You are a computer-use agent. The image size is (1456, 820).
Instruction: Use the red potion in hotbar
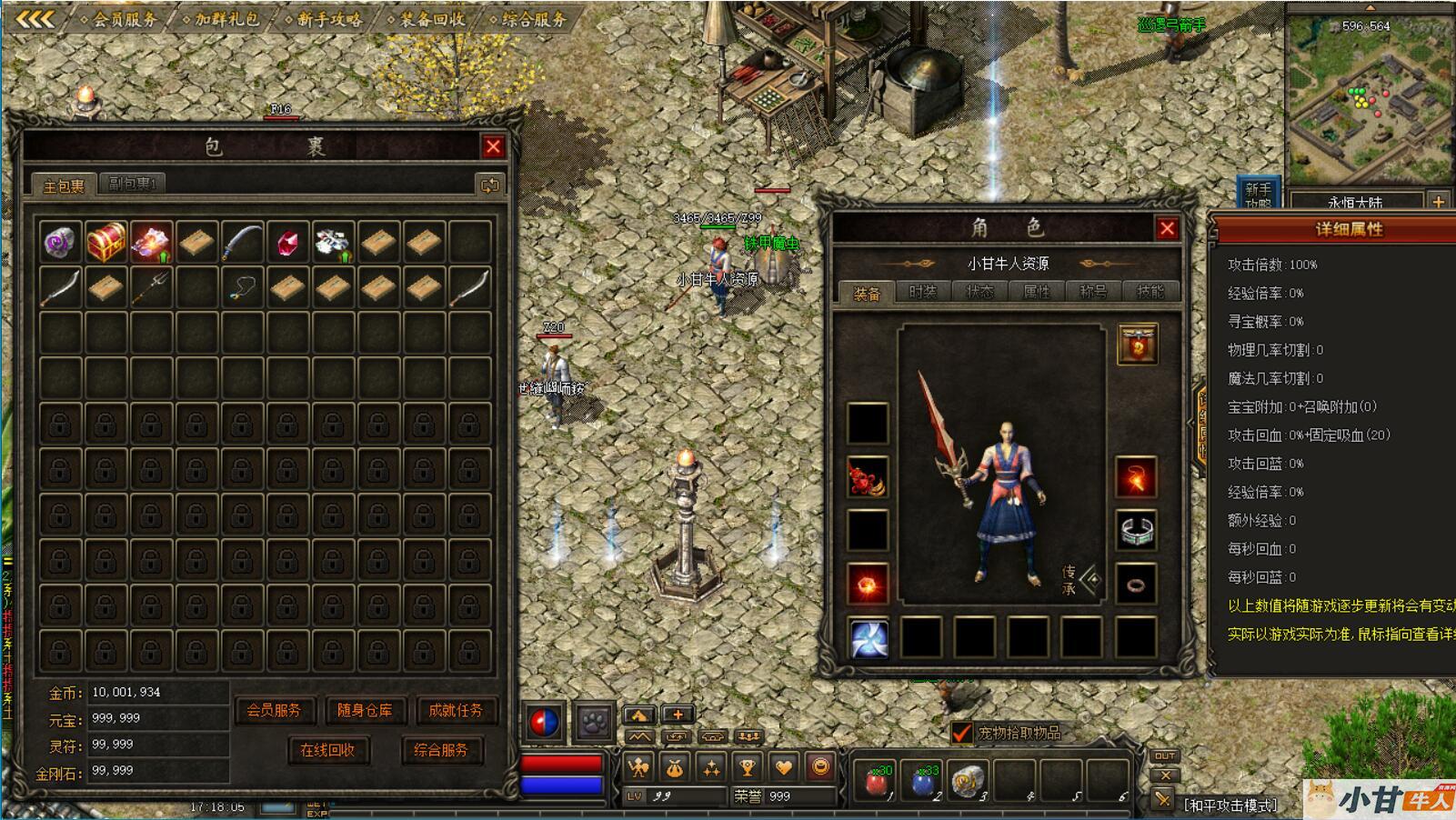coord(877,781)
